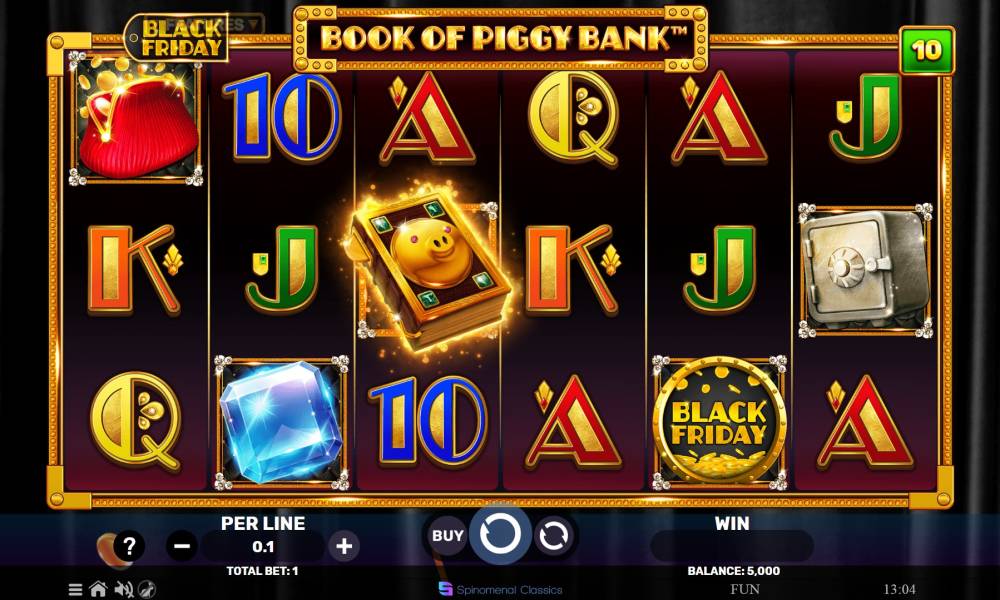Screen dimensions: 1000x600
Task: Click the green 10 lines badge
Action: pyautogui.click(x=927, y=50)
